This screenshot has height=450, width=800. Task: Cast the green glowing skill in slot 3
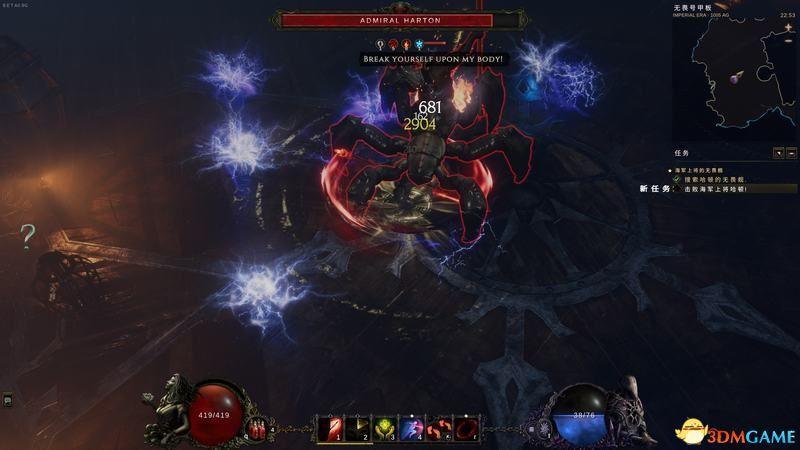click(x=384, y=428)
